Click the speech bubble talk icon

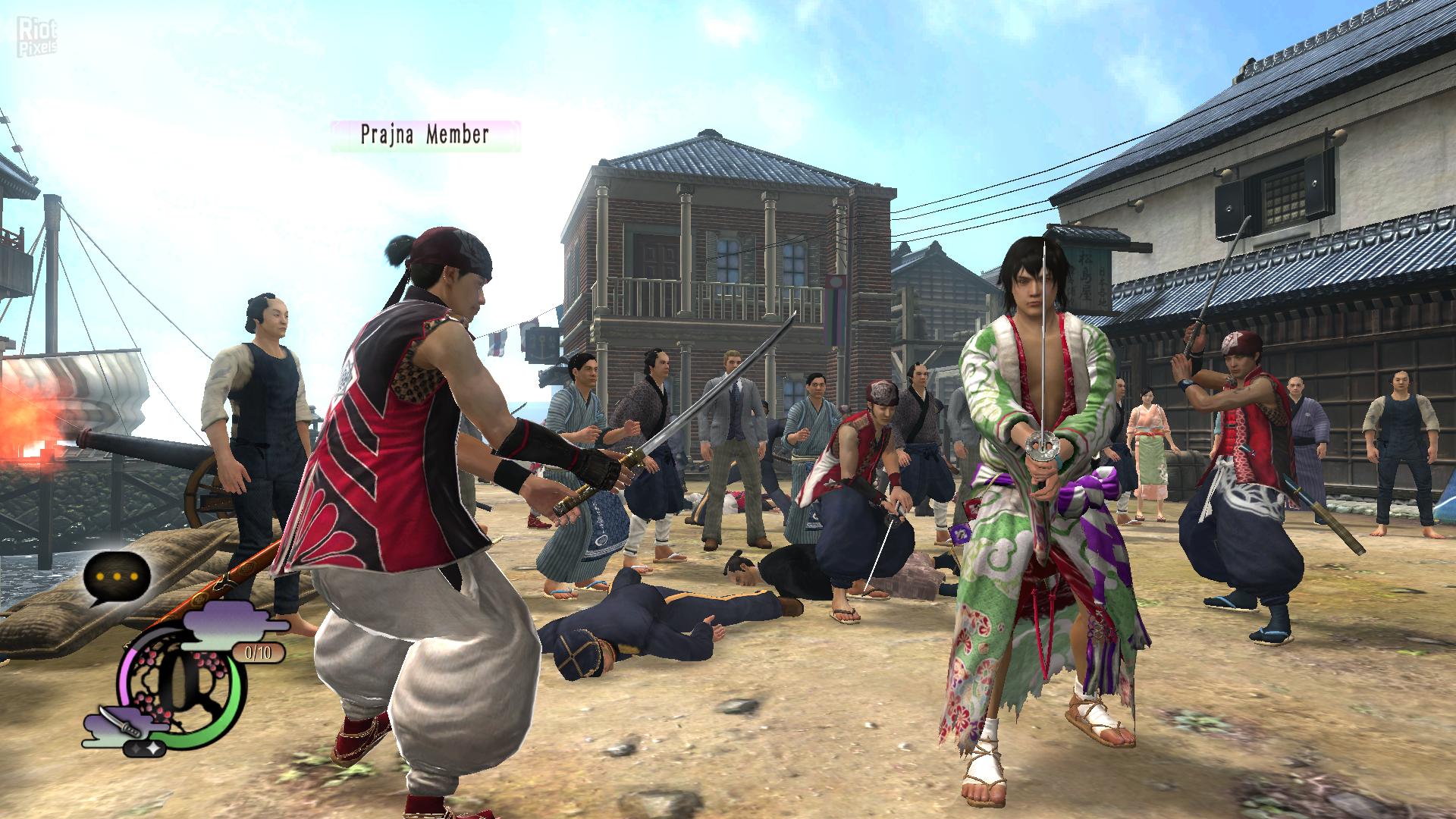click(x=117, y=577)
